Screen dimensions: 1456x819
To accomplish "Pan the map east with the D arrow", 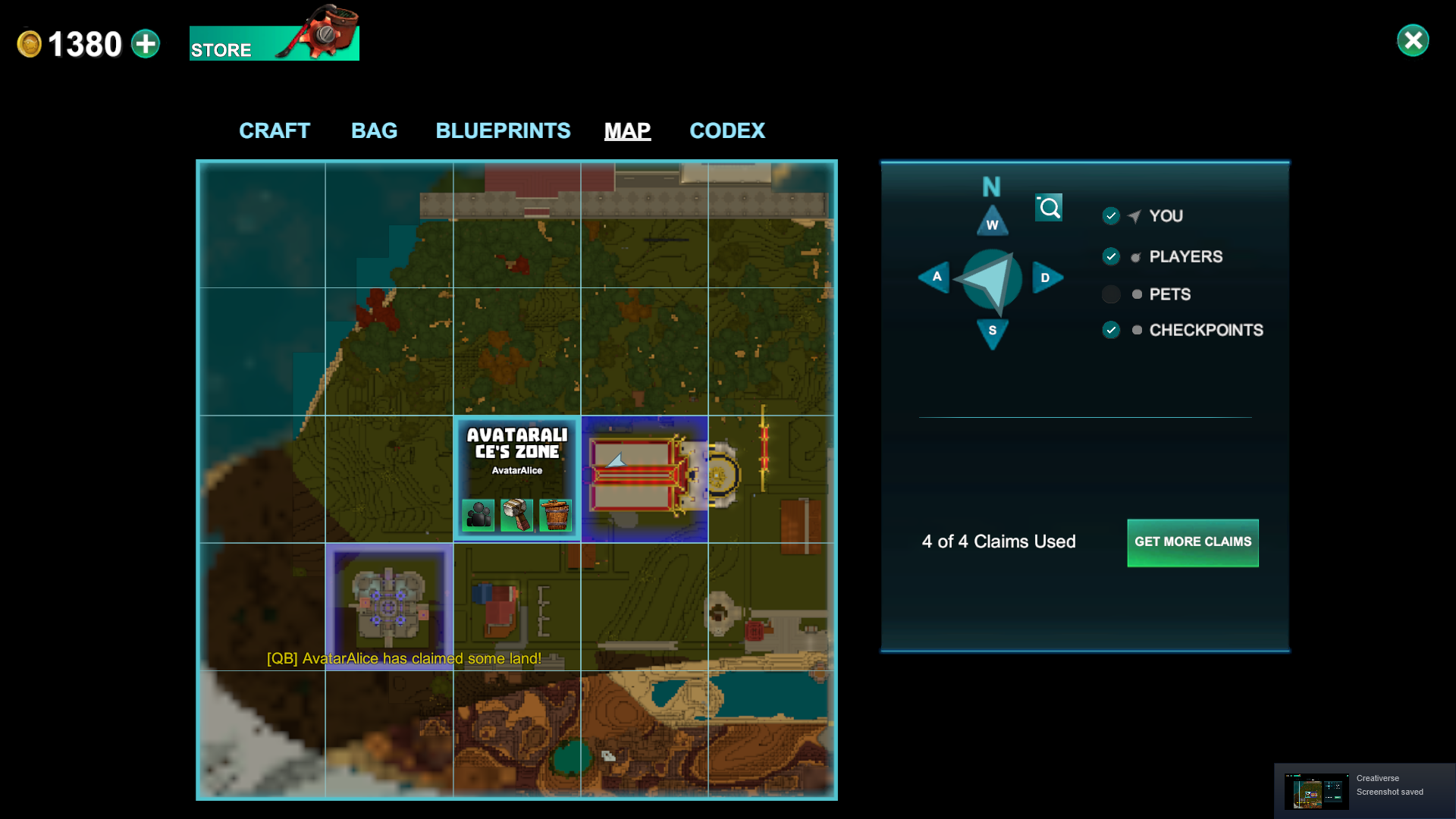I will pyautogui.click(x=1046, y=278).
